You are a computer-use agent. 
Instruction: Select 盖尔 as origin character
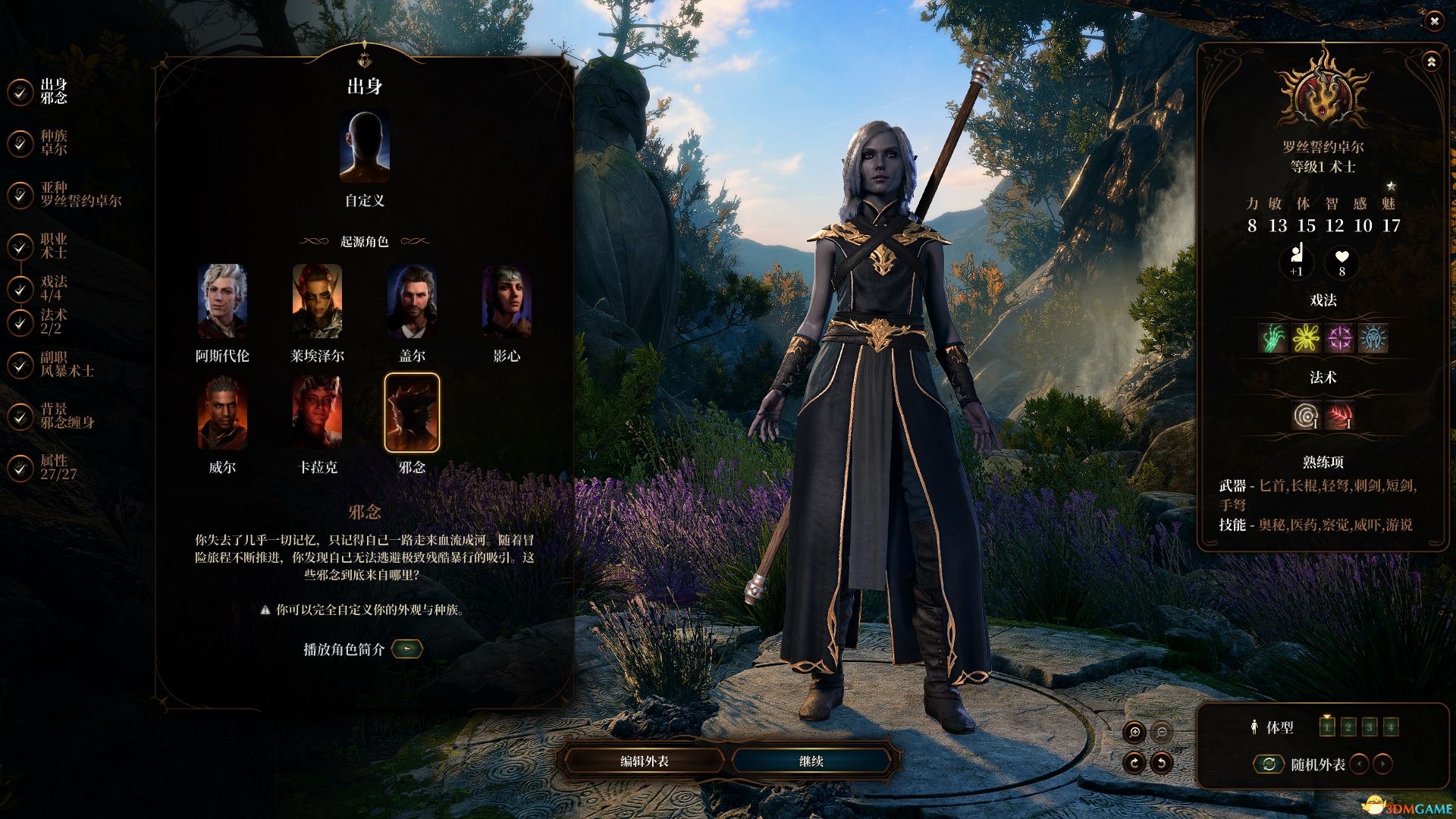[x=412, y=301]
